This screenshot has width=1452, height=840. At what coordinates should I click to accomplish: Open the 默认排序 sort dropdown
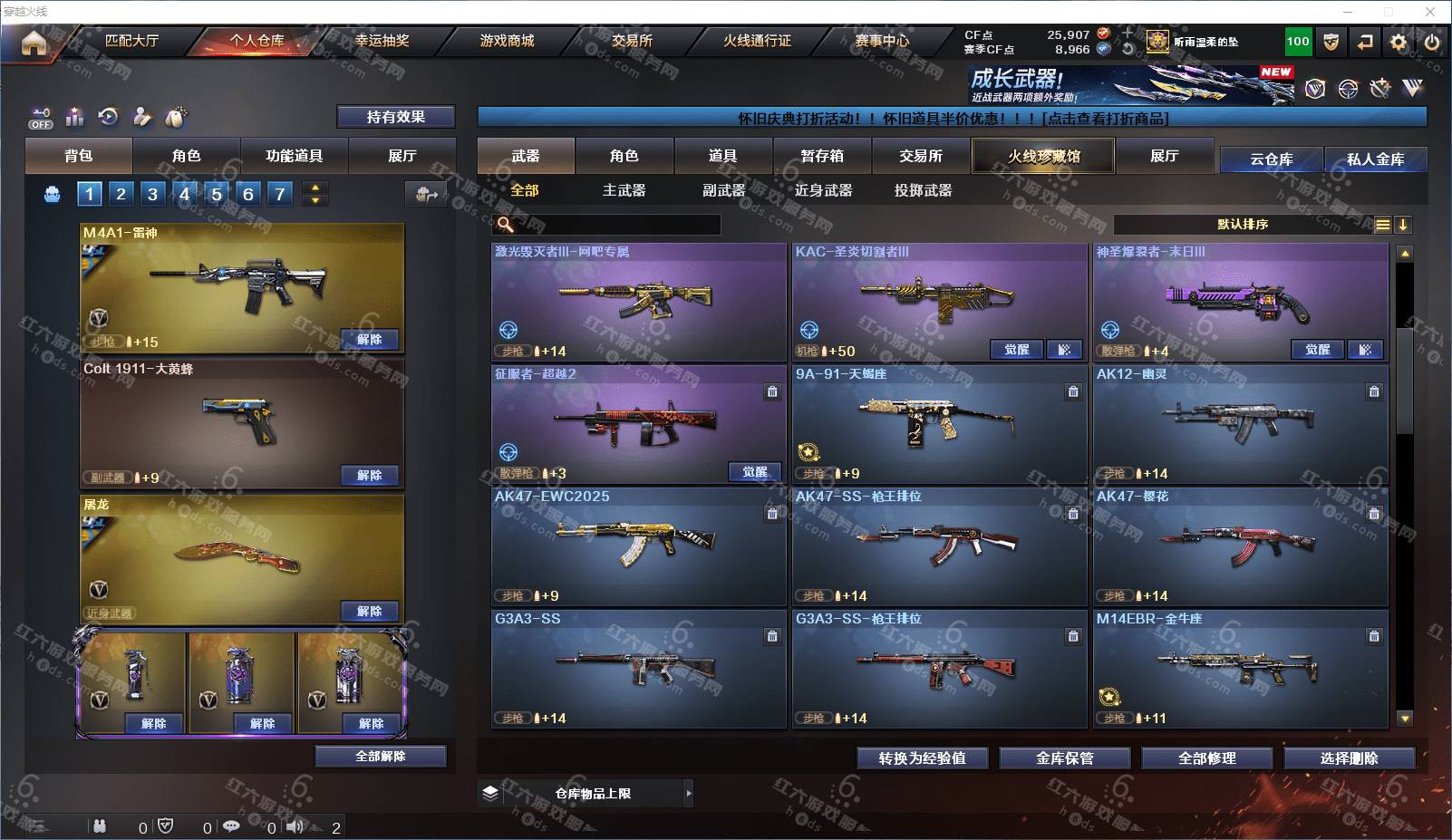coord(1242,225)
